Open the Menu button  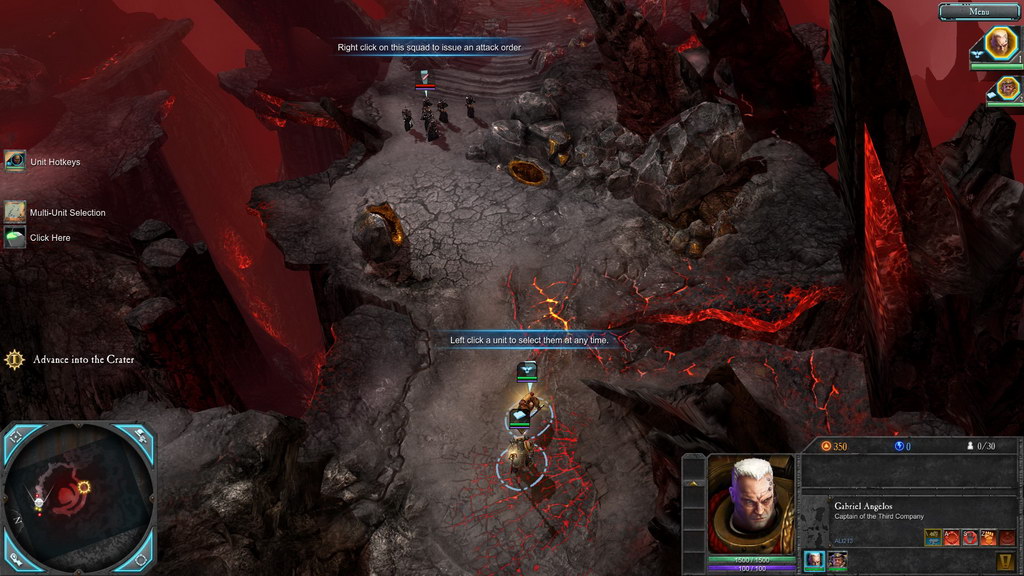[978, 12]
